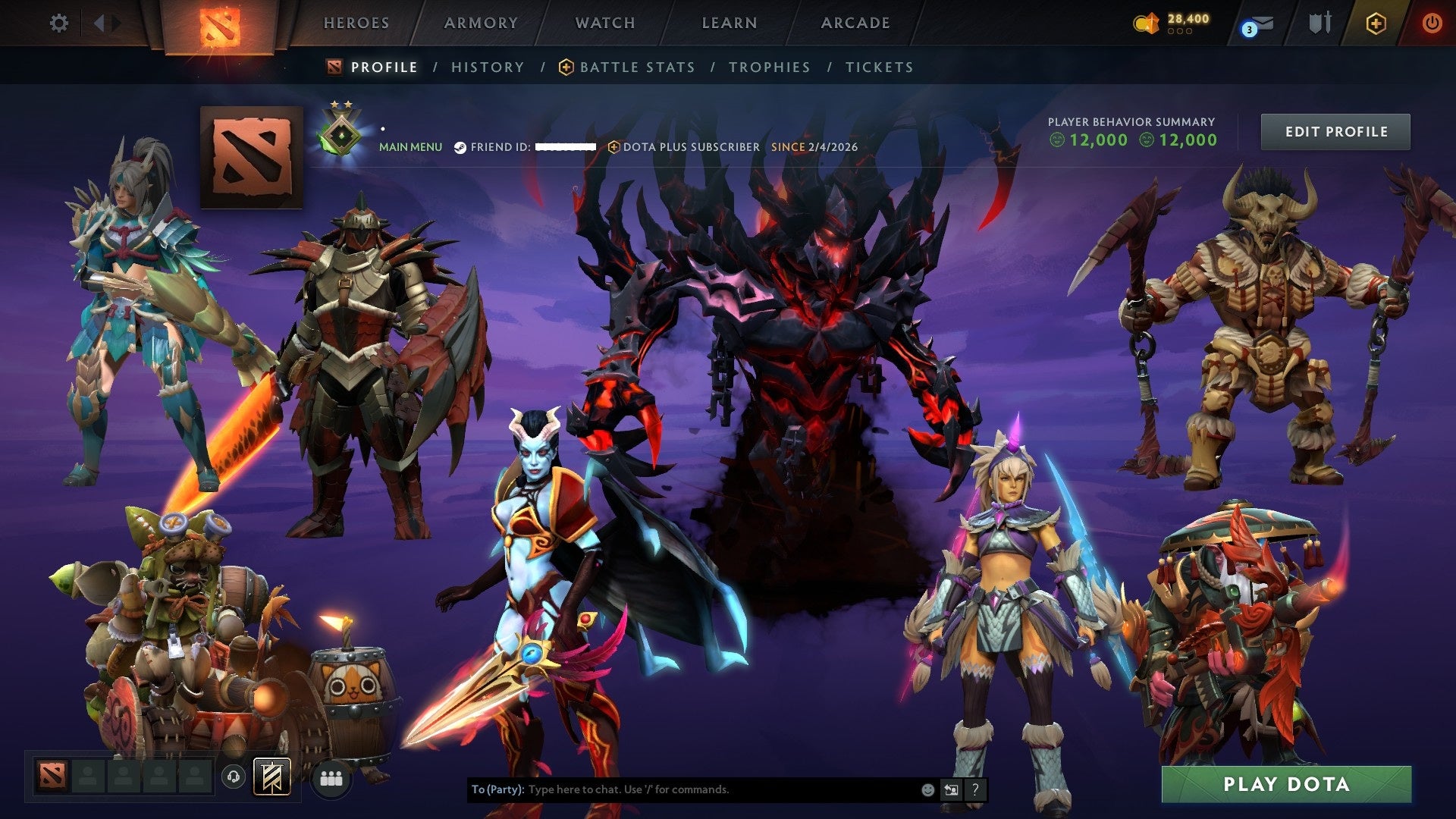Toggle the chat wheel icon in chat bar
Viewport: 1456px width, 819px height.
tap(951, 789)
